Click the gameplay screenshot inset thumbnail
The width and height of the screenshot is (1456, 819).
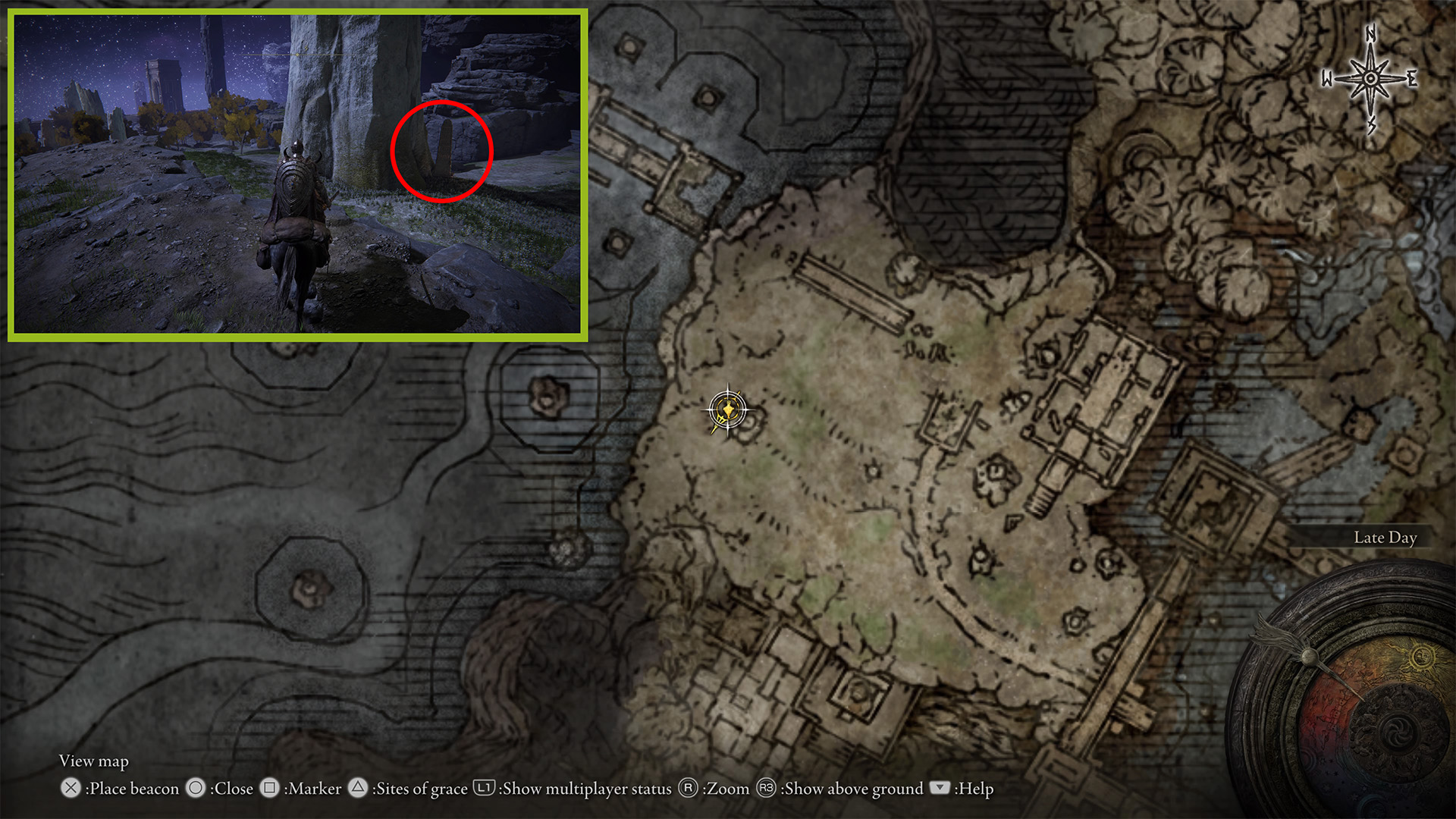(300, 174)
